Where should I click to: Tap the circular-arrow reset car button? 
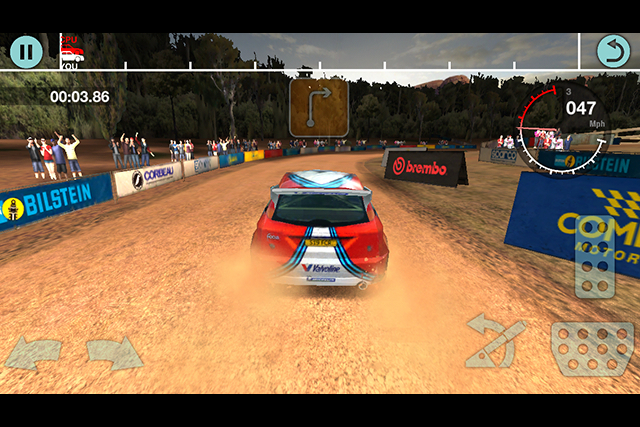[x=613, y=51]
